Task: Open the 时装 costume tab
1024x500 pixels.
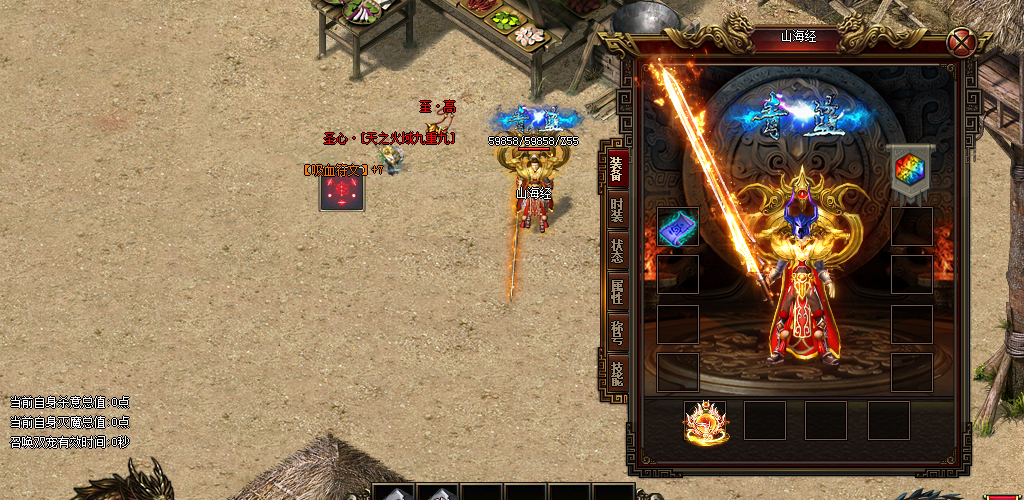Action: pyautogui.click(x=616, y=210)
